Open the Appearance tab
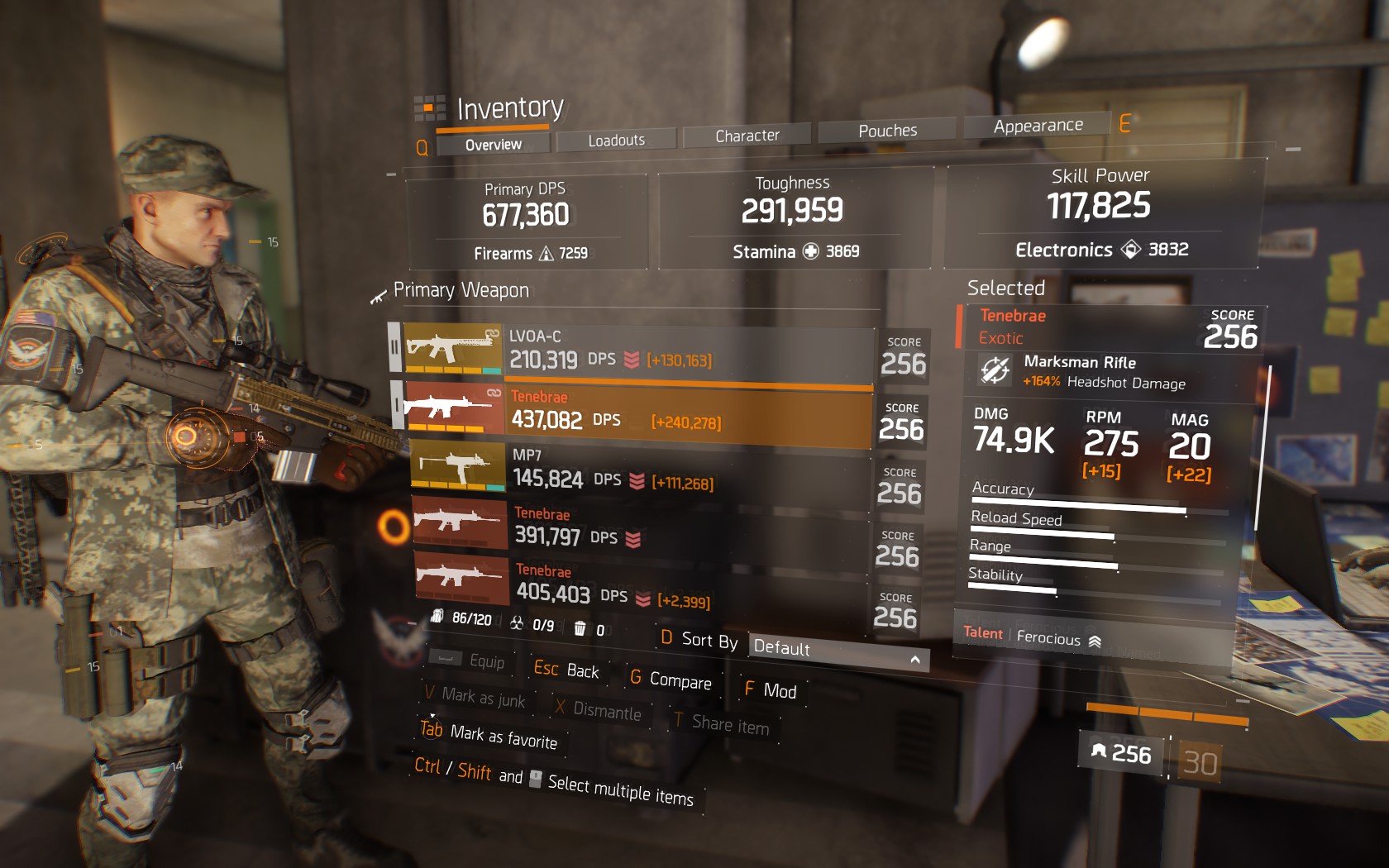 [x=1038, y=126]
